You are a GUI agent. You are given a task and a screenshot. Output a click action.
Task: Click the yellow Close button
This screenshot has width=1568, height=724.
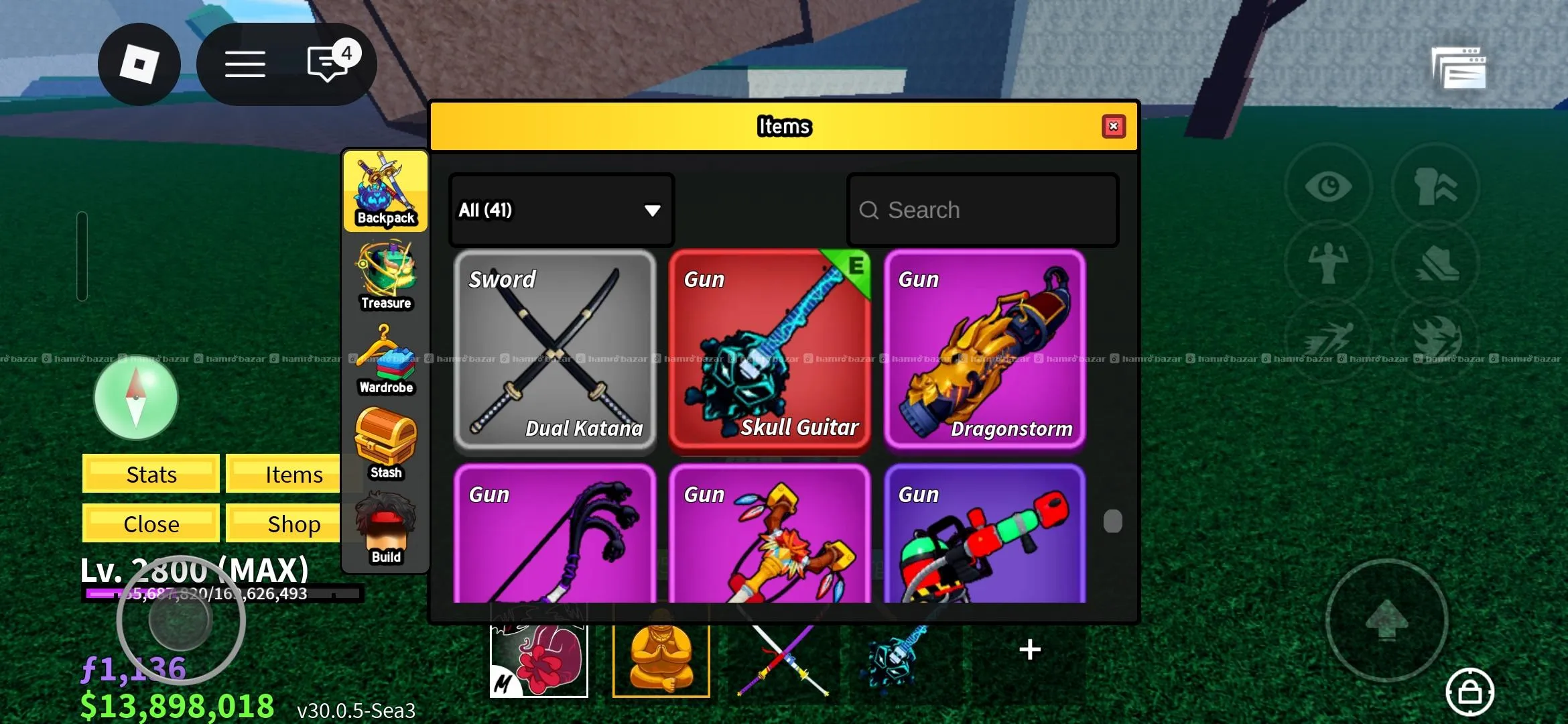(x=151, y=524)
